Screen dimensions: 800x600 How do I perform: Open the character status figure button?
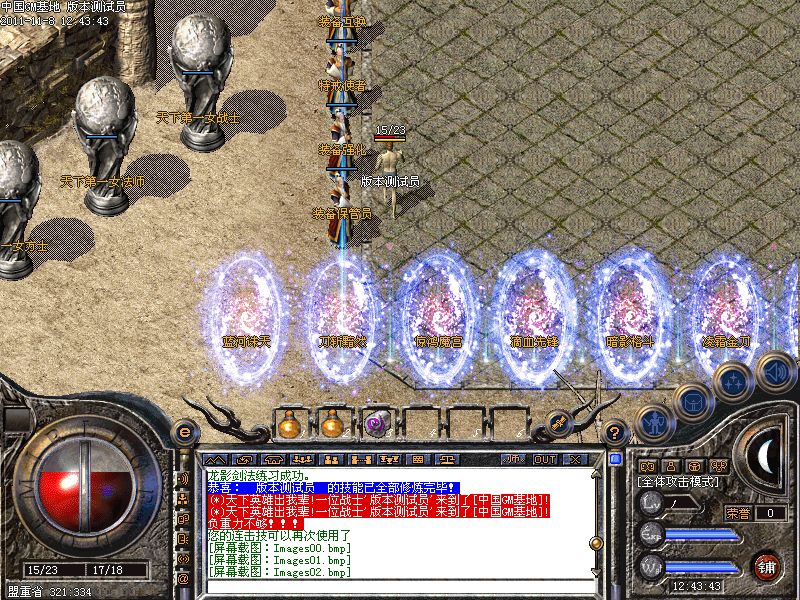click(x=652, y=422)
